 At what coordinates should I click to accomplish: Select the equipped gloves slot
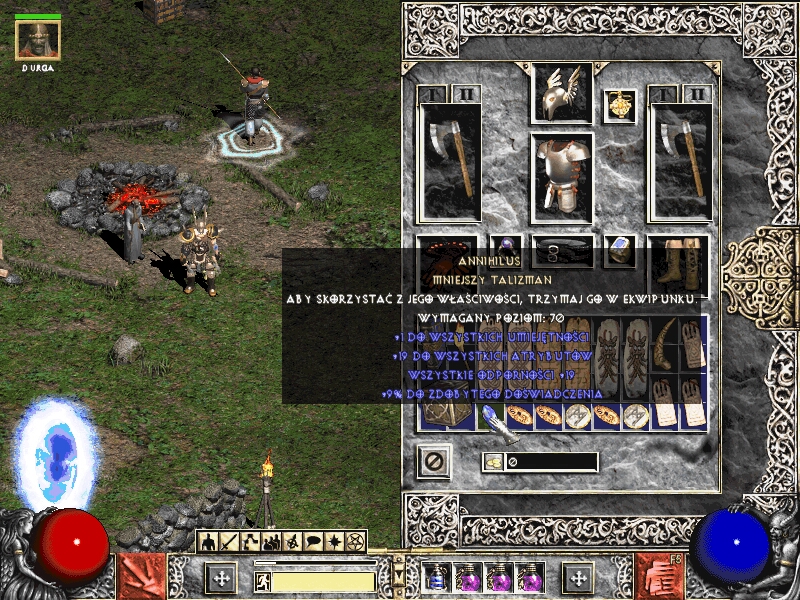446,262
